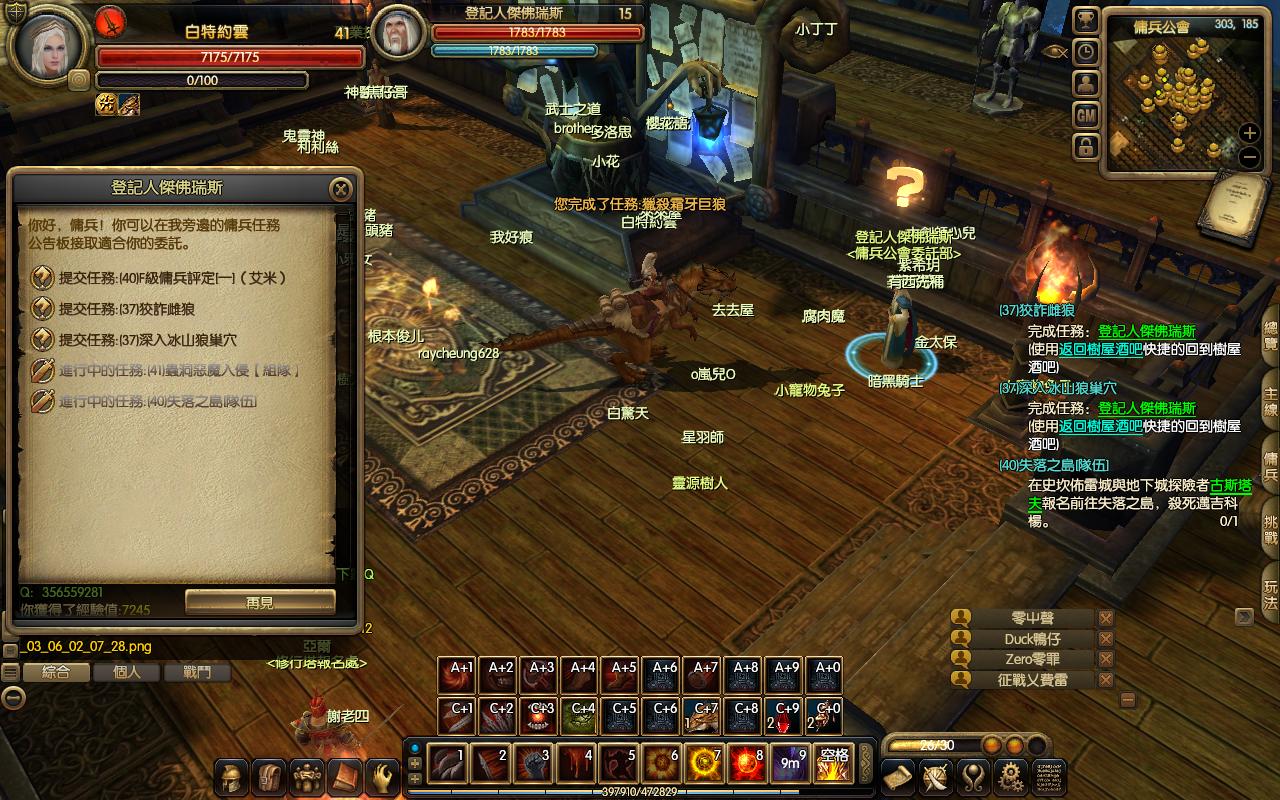Use the 空格 flame skill slot

[x=832, y=764]
